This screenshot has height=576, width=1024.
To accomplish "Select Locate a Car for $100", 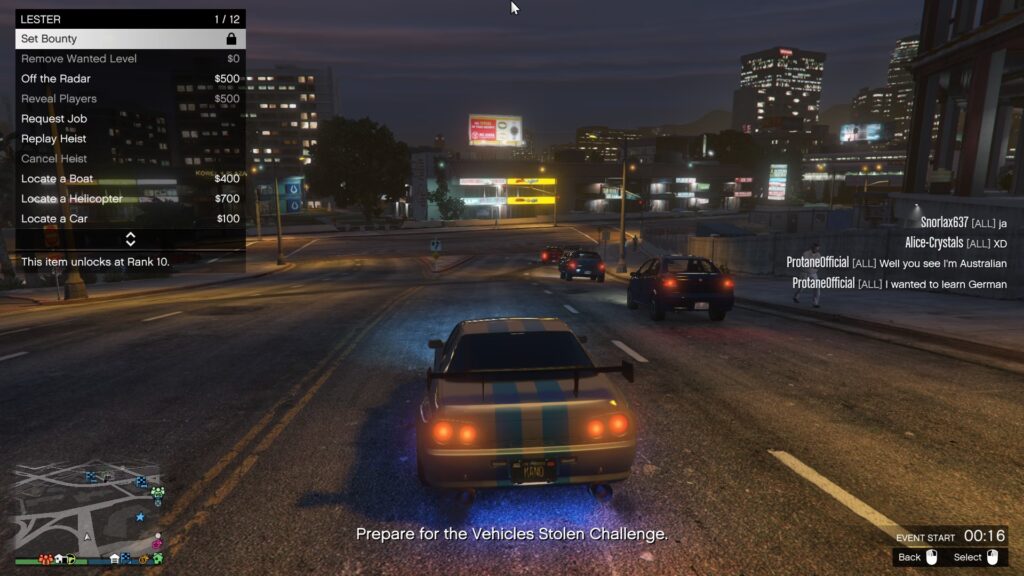I will [x=130, y=219].
